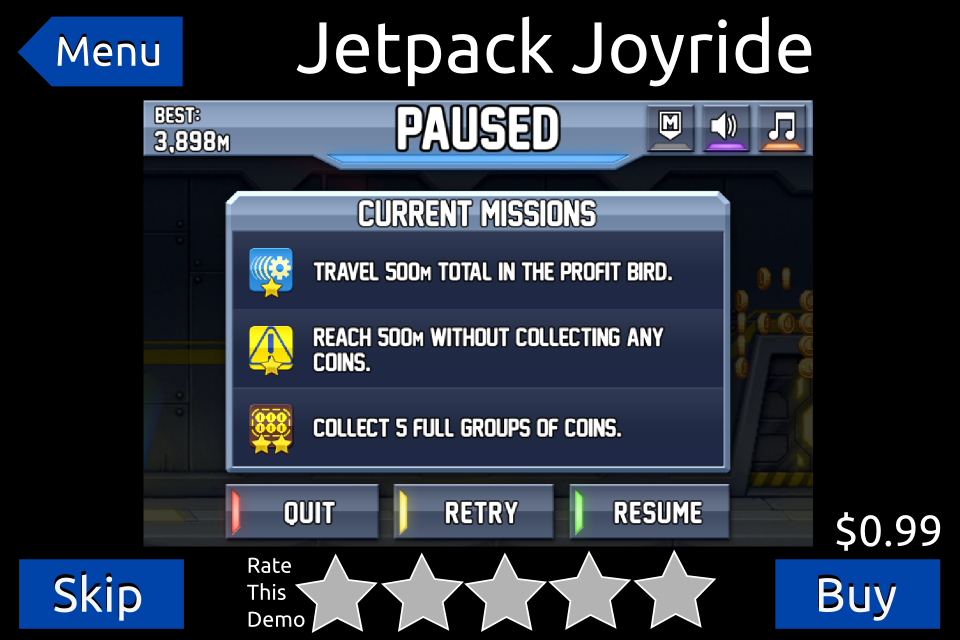Toggle sound effects with the speaker icon
The image size is (960, 640).
point(726,128)
